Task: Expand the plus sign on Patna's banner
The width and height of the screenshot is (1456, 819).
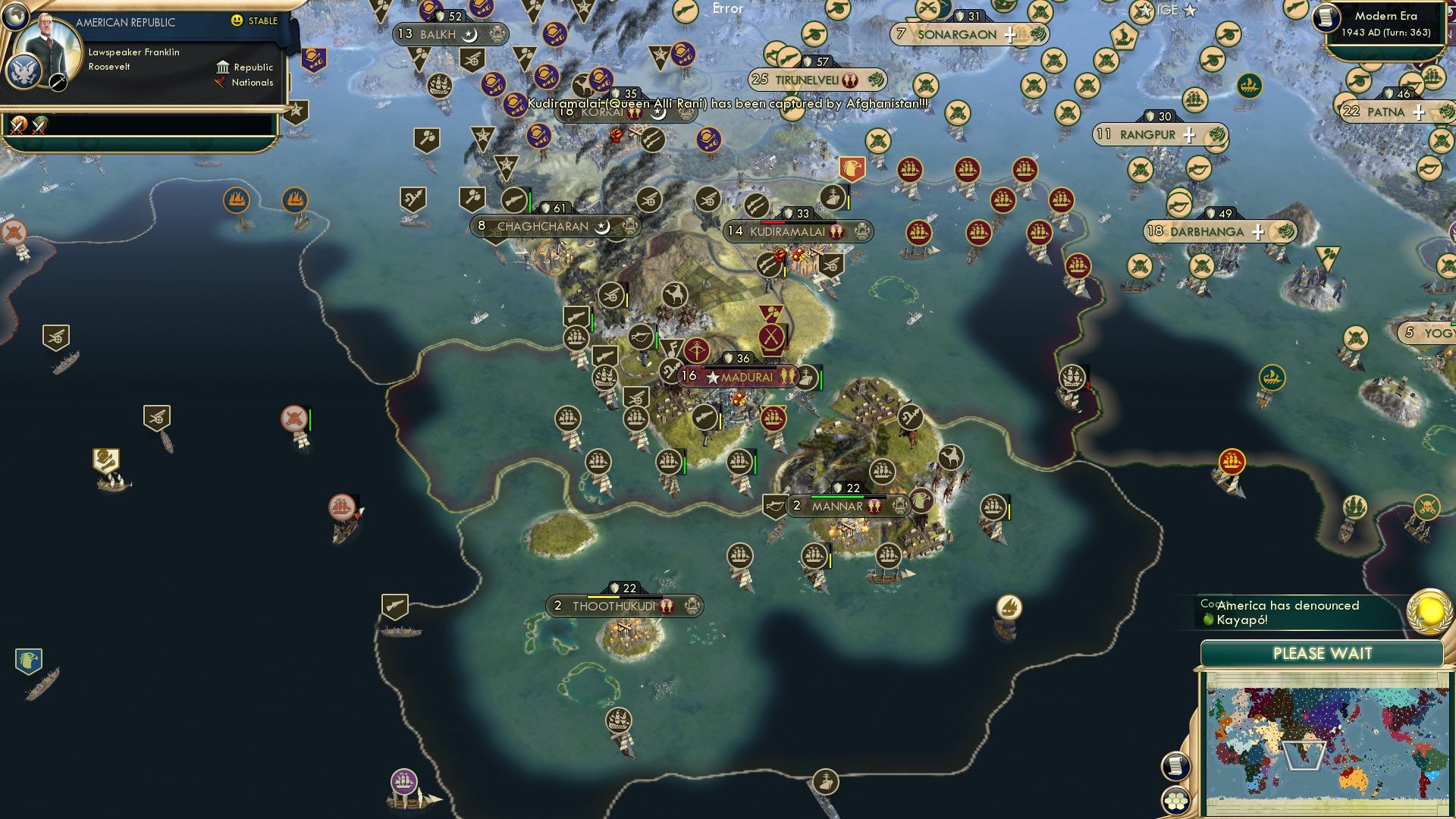Action: pyautogui.click(x=1417, y=111)
